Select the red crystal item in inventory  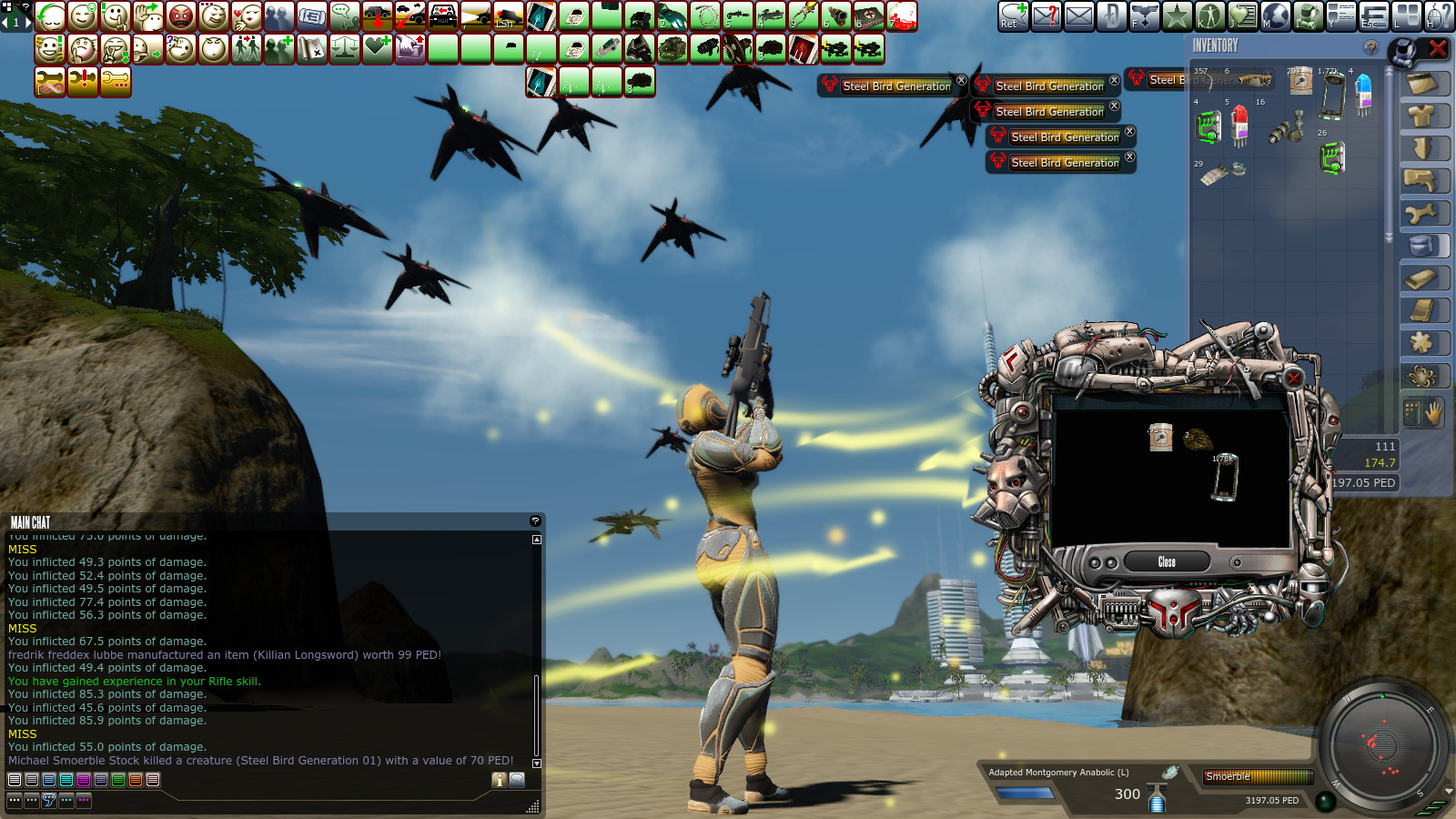tap(1239, 126)
